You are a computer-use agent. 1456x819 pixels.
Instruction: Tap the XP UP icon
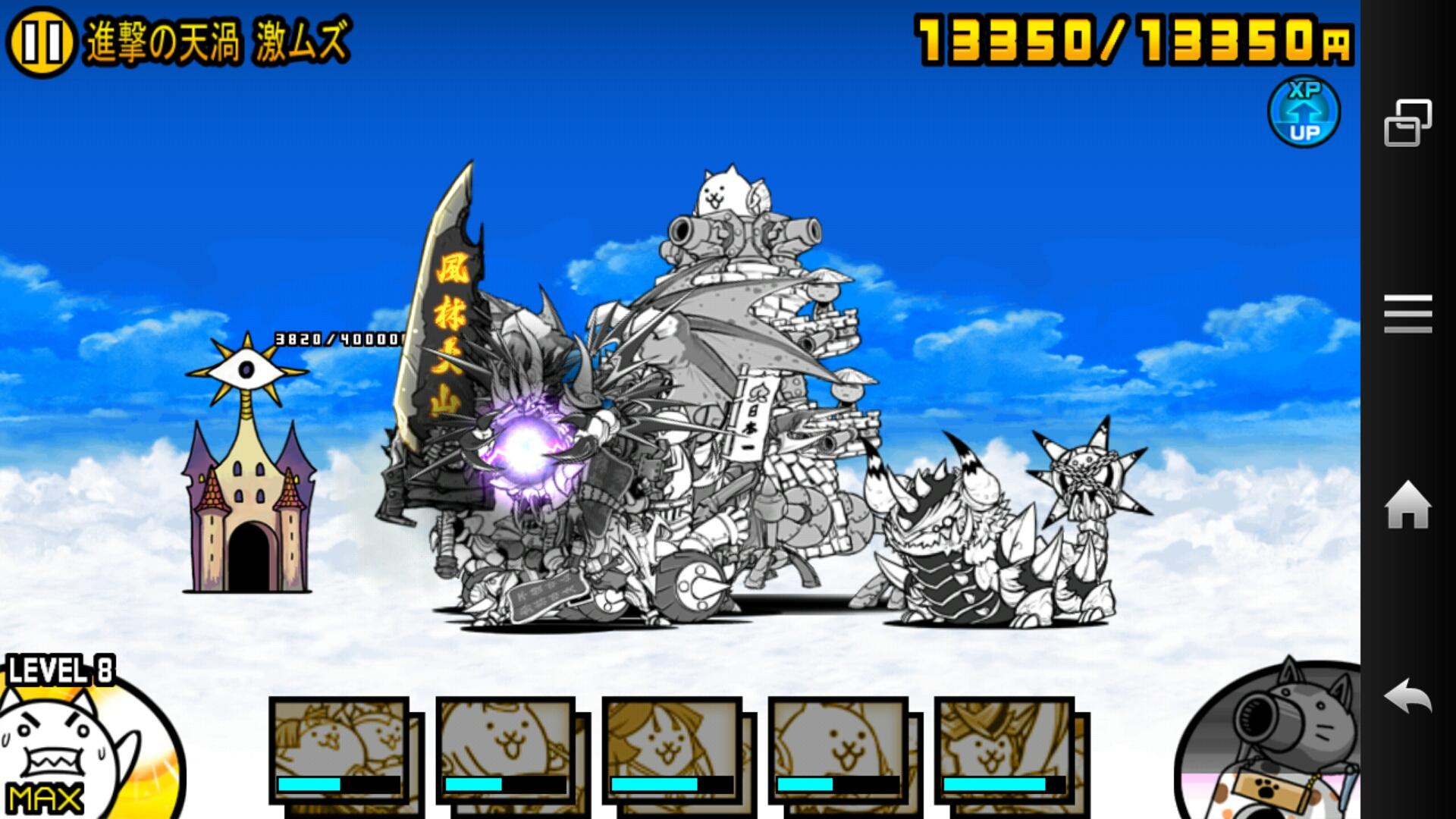point(1304,112)
